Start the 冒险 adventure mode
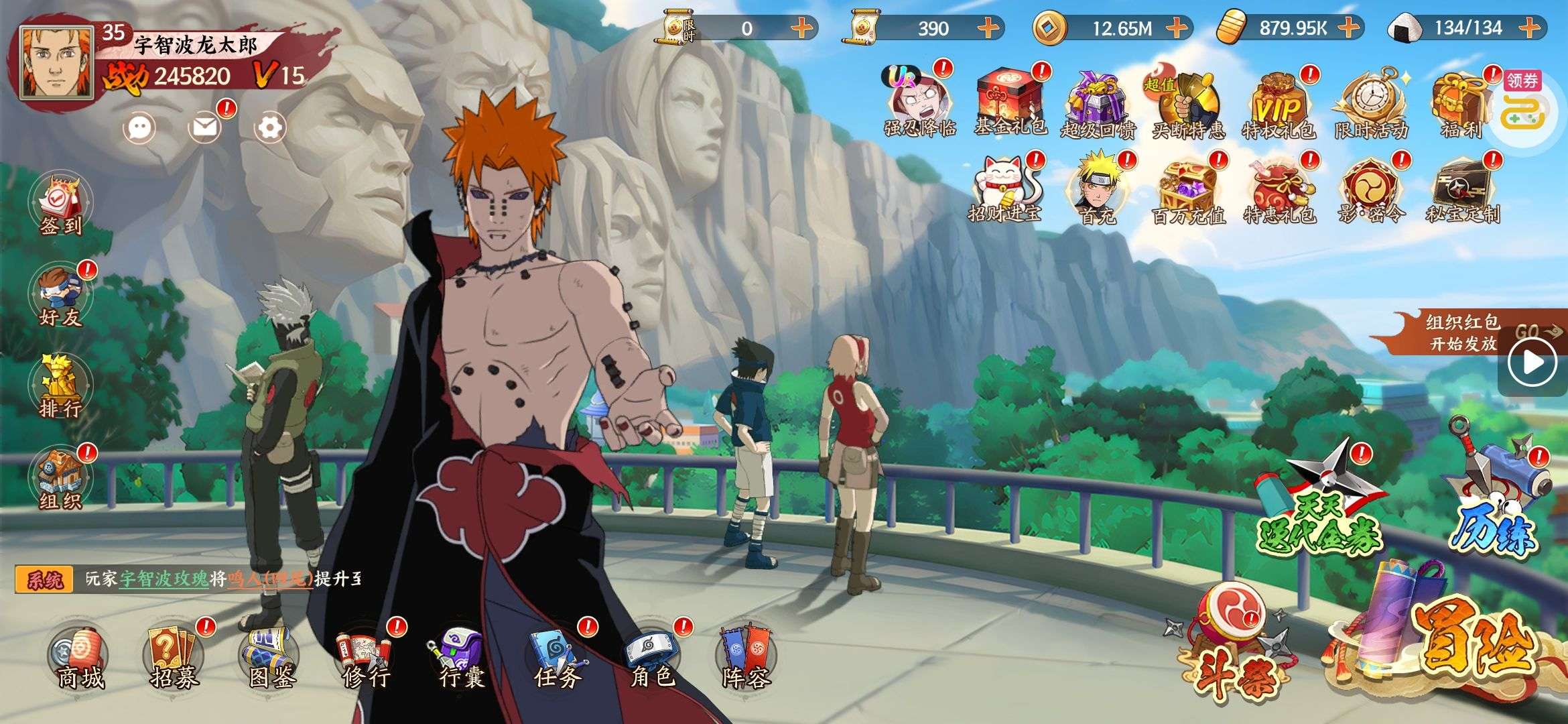 tap(1454, 644)
